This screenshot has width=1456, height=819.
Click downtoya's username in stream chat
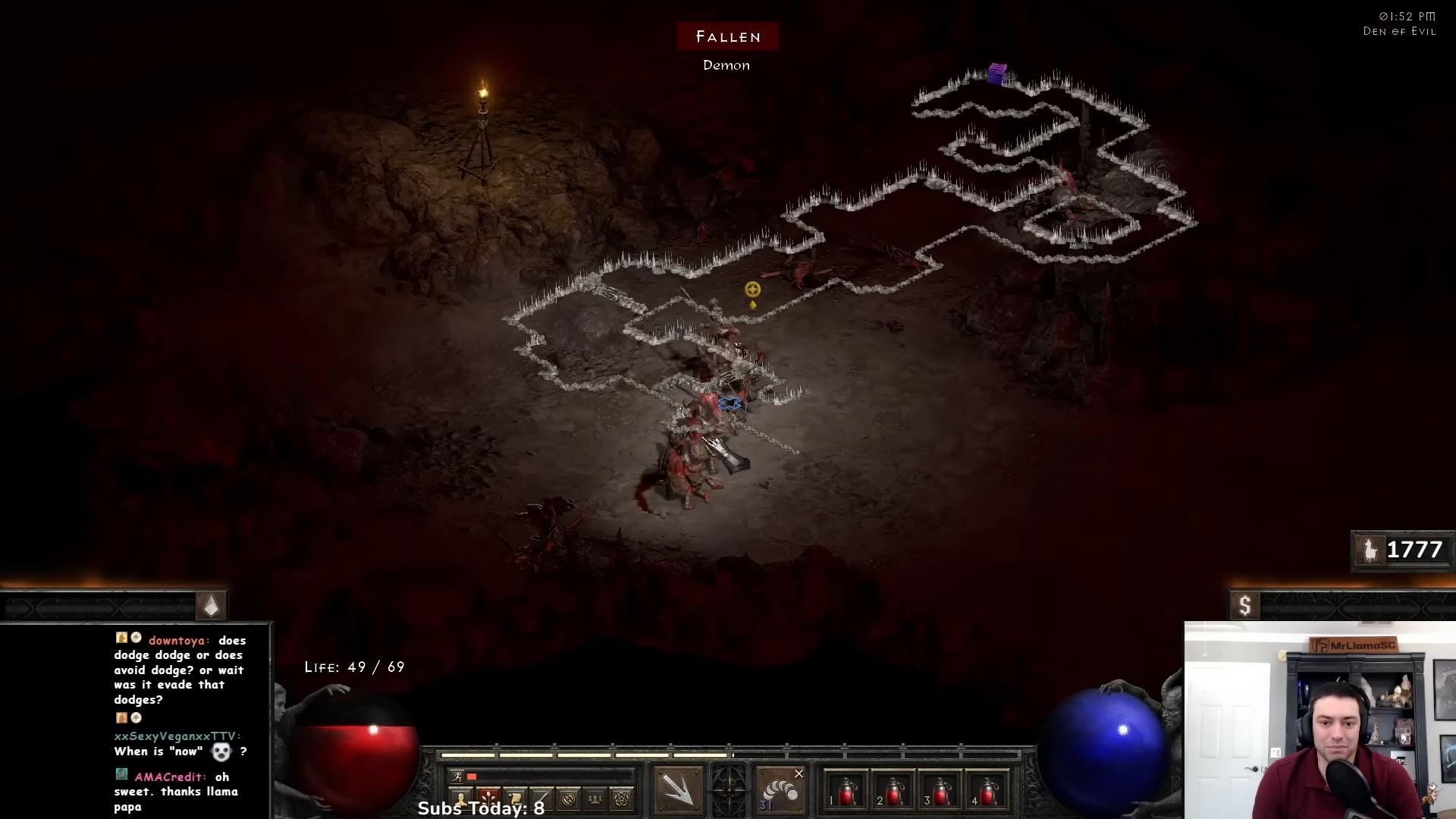tap(177, 641)
